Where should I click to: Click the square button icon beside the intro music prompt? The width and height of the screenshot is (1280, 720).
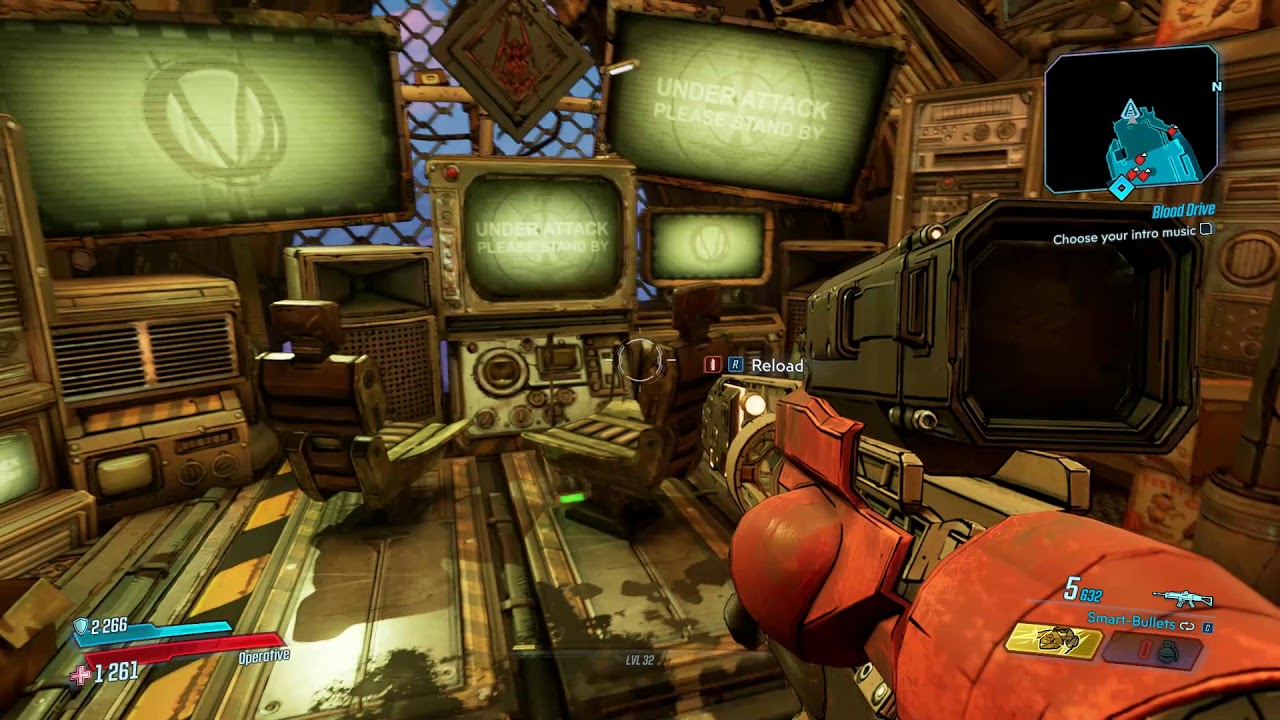point(1206,231)
